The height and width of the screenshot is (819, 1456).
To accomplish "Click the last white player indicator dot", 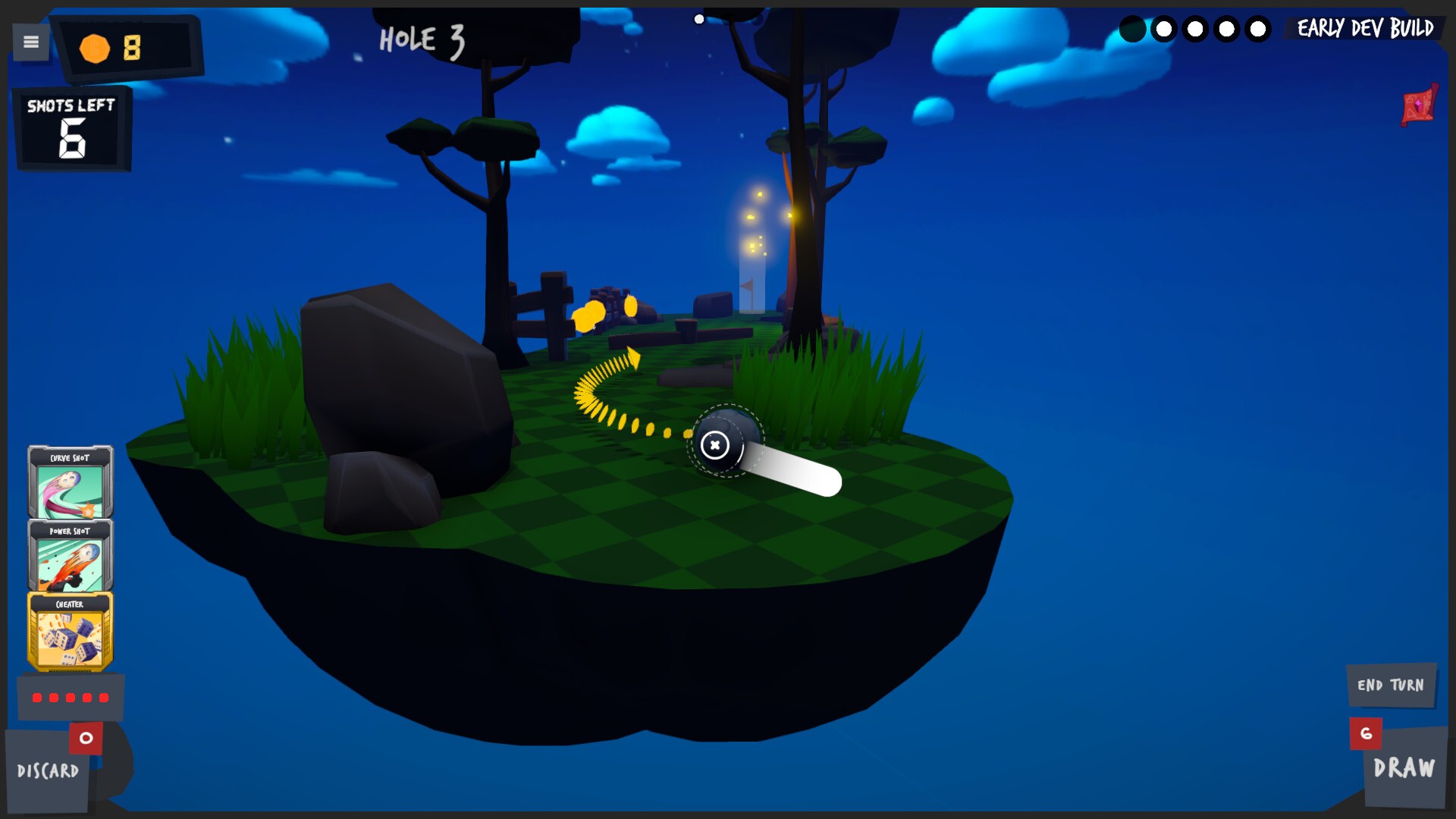I will click(1259, 30).
